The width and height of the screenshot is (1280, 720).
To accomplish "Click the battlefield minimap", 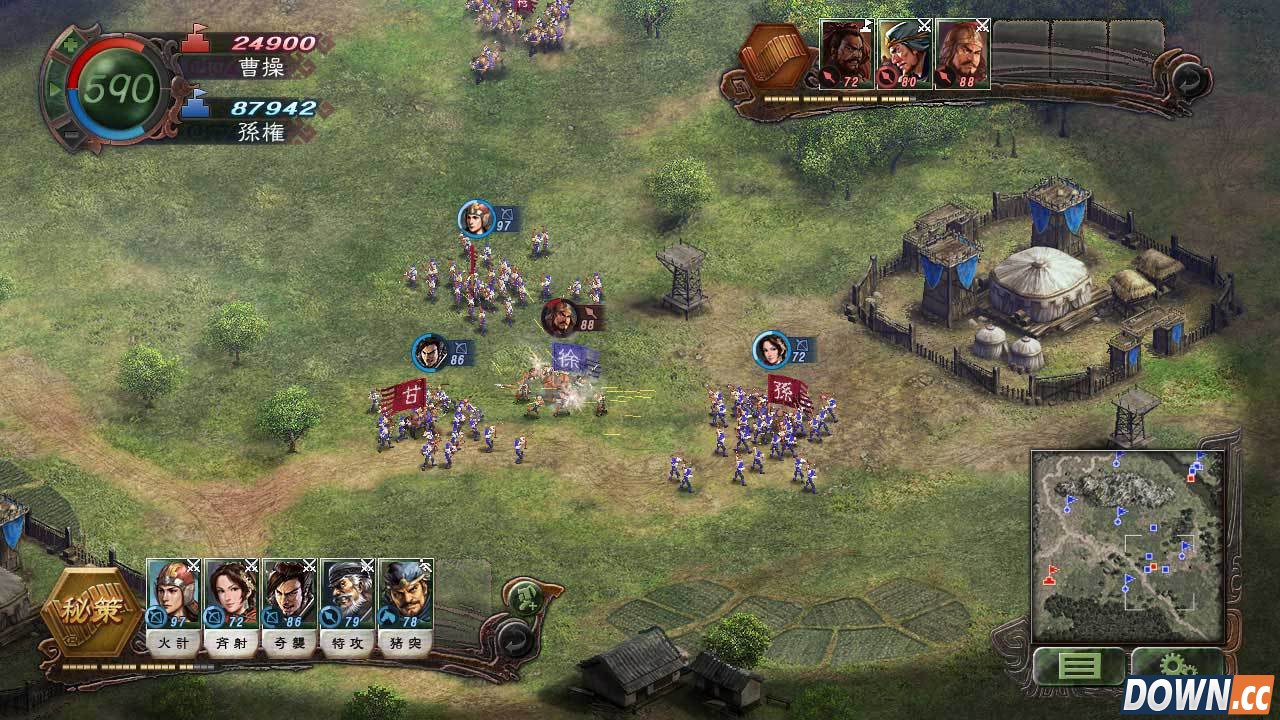I will 1127,545.
